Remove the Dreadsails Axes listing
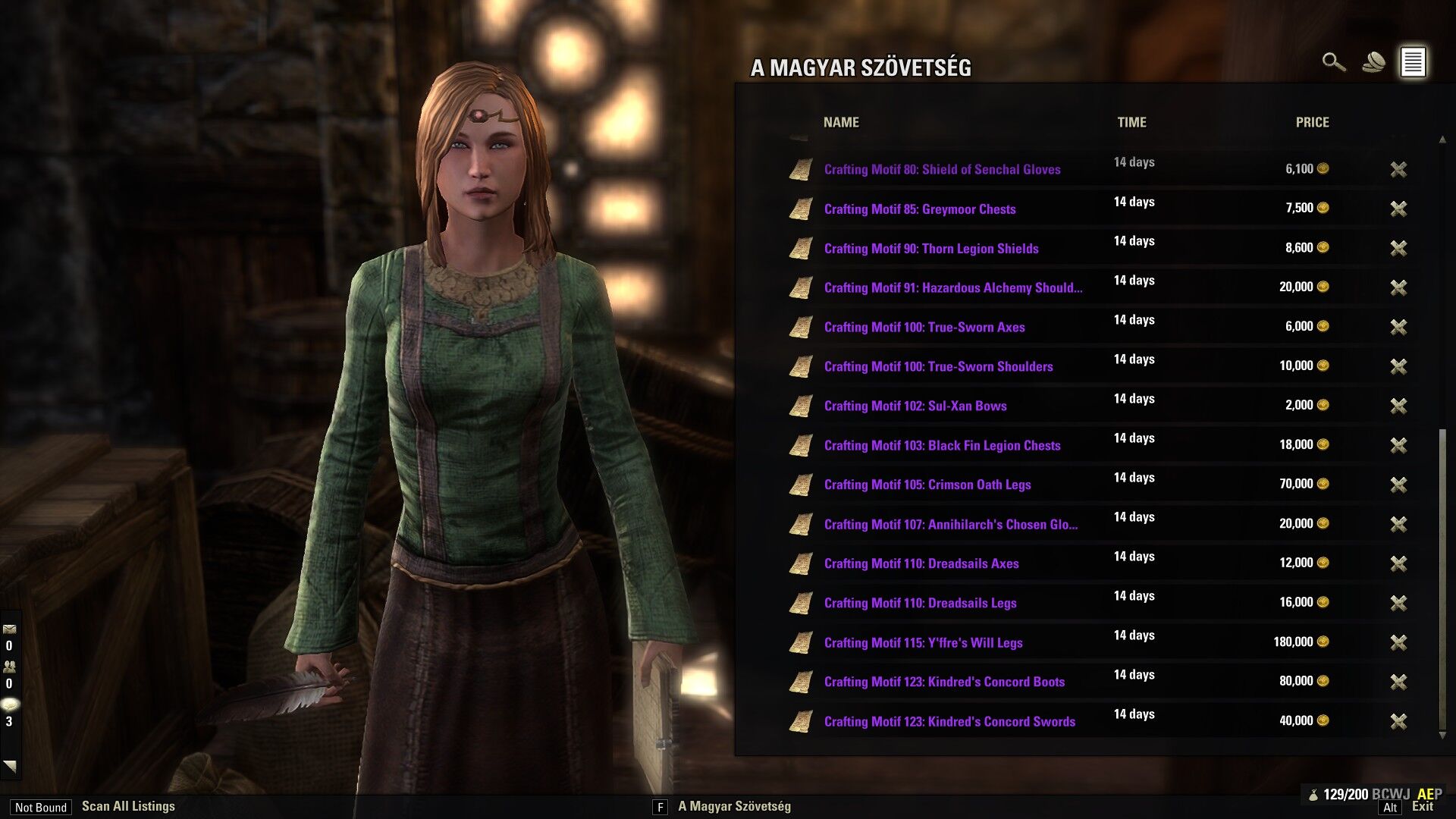This screenshot has width=1456, height=819. [1398, 563]
